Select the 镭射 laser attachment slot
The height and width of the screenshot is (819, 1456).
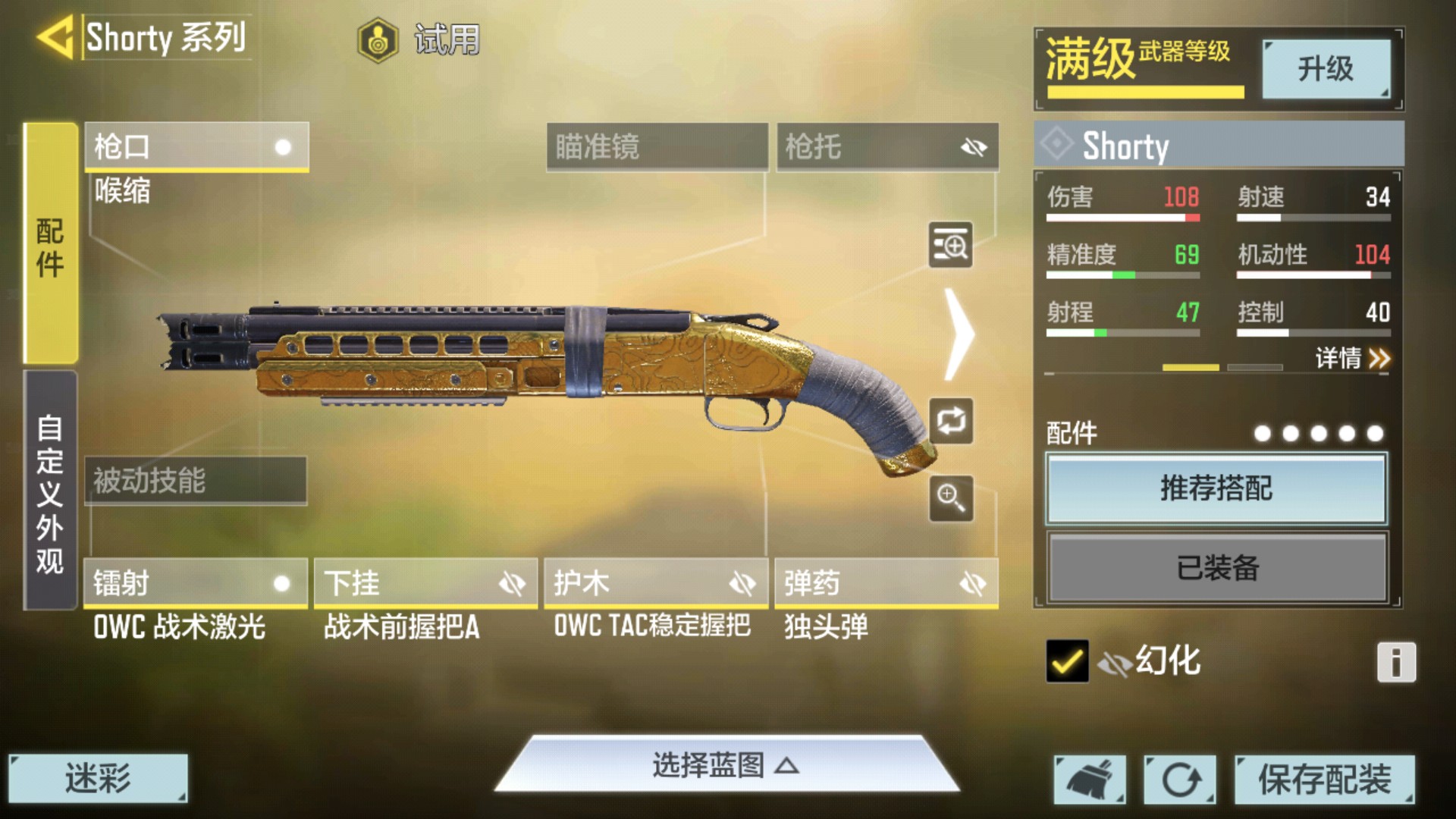(x=196, y=583)
